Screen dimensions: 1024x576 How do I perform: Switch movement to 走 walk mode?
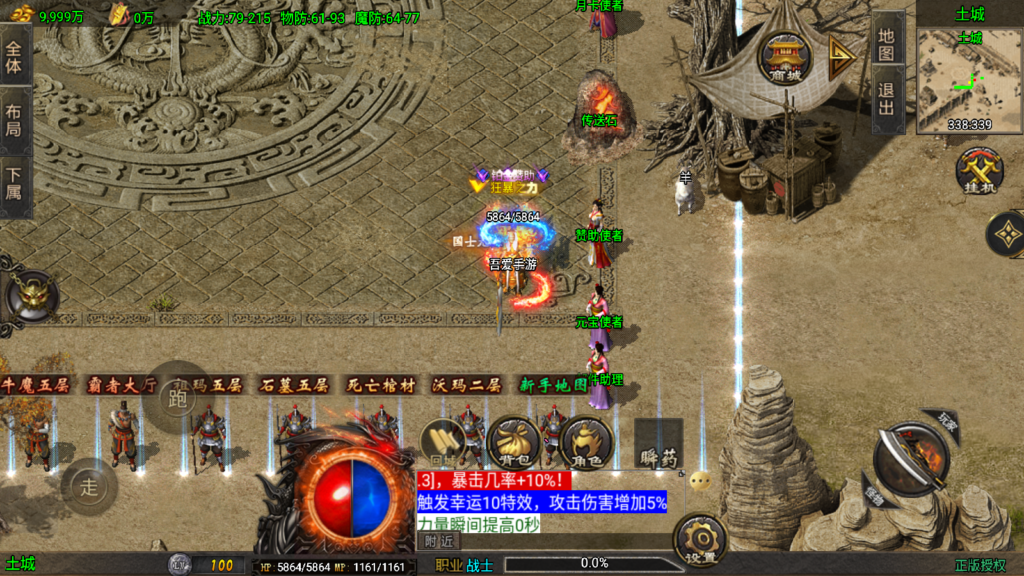pyautogui.click(x=90, y=487)
